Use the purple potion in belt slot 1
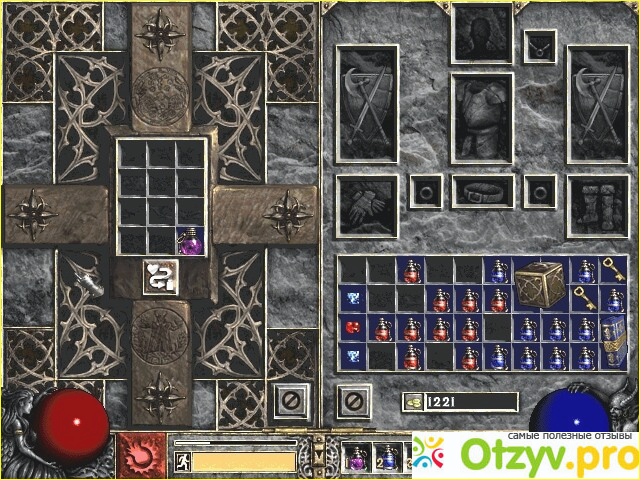 [x=357, y=458]
